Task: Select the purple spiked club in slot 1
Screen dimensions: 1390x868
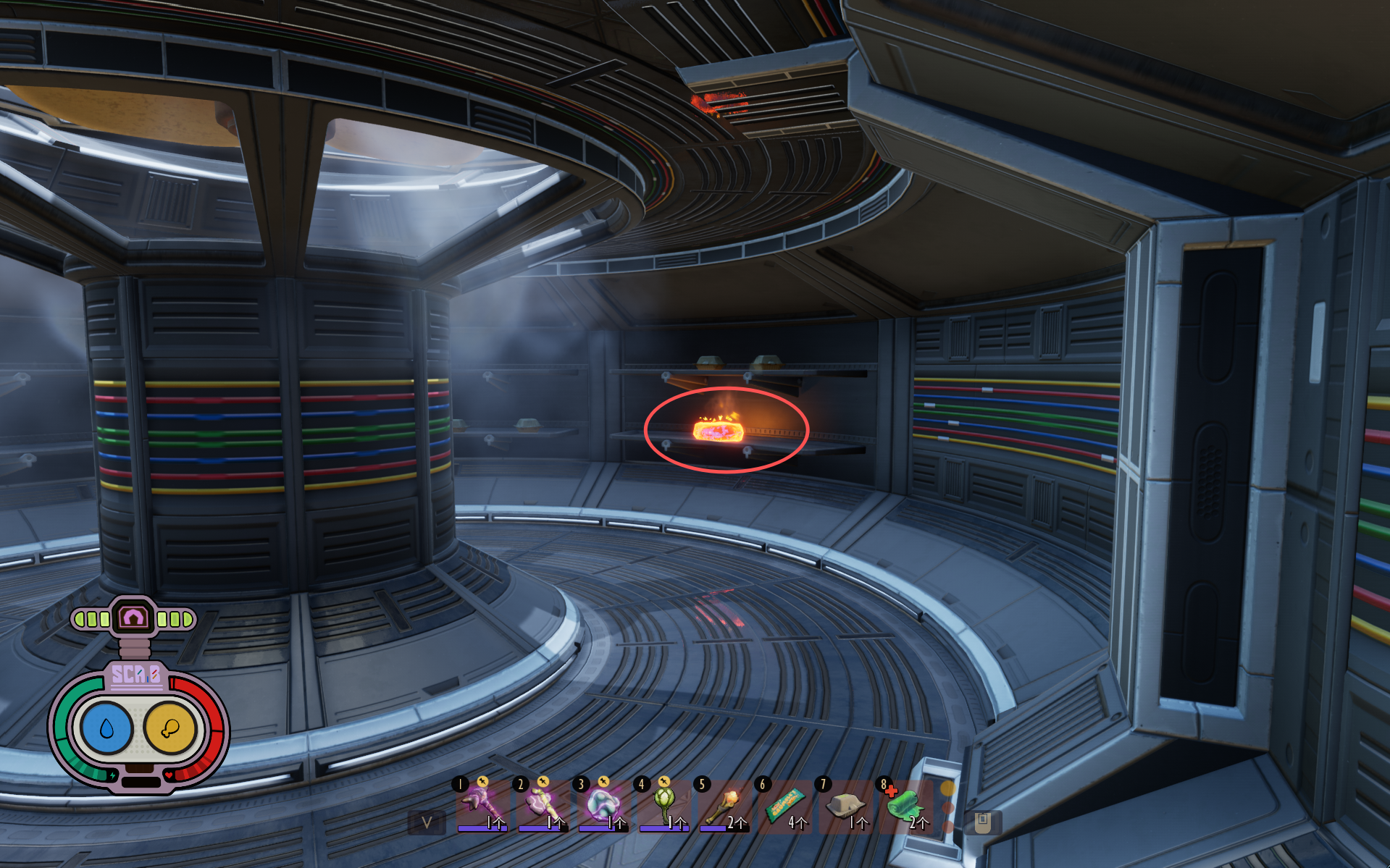Action: click(x=480, y=804)
